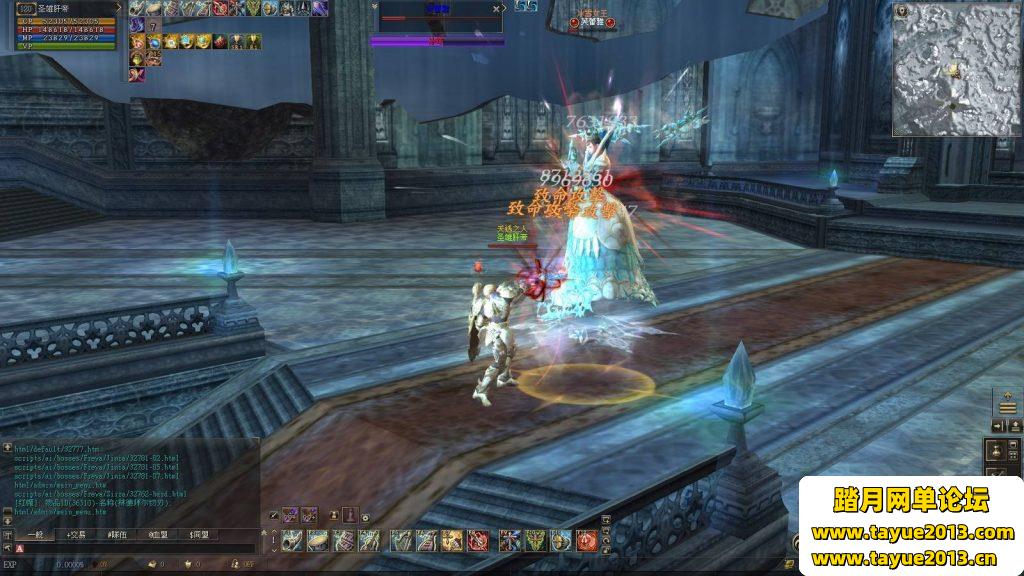Click the tayue2013.com watermark link
Screen dimensions: 1024x576
(x=912, y=533)
